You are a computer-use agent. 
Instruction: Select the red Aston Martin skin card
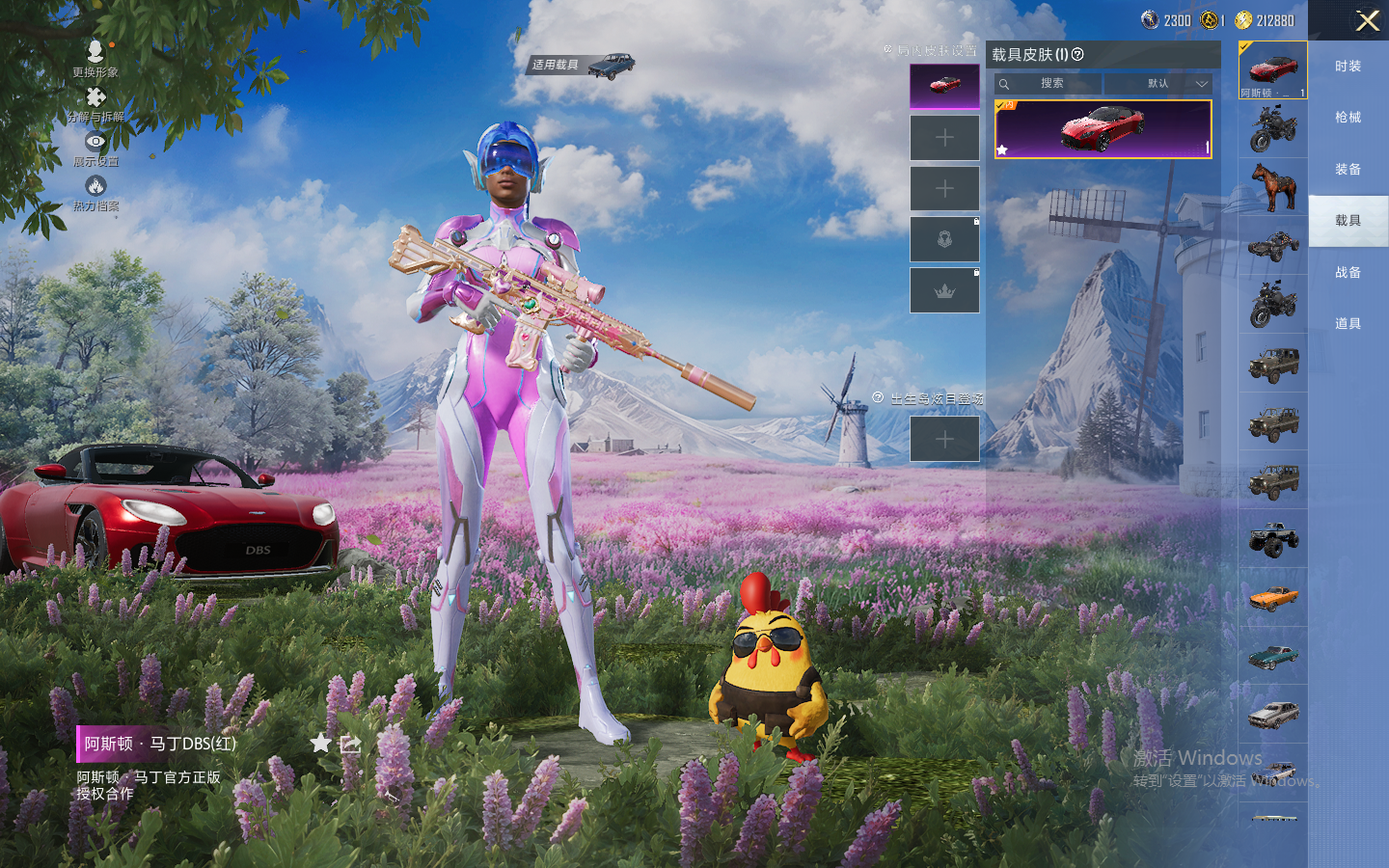(1103, 128)
